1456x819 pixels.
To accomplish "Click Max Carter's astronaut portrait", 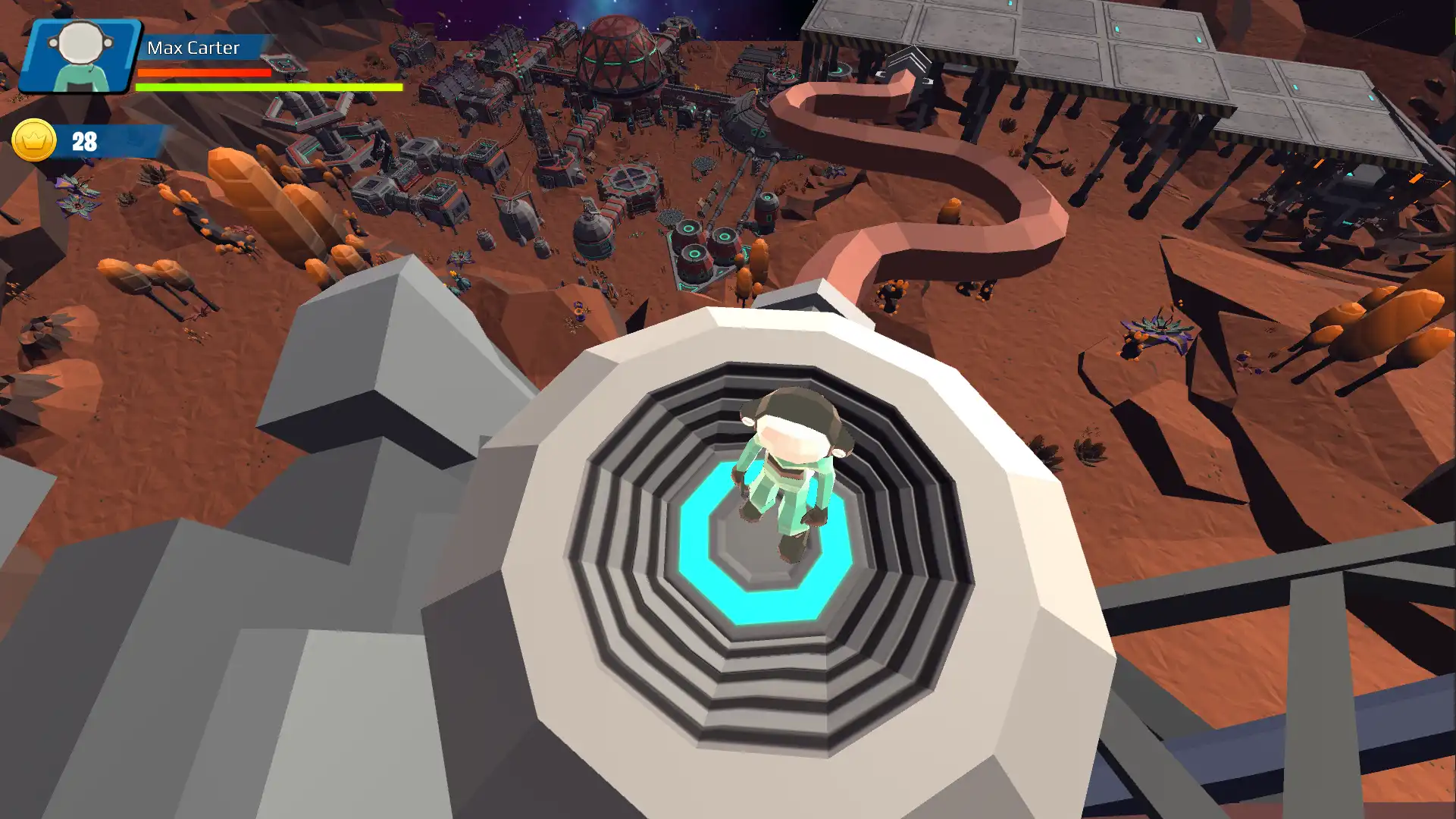I will pos(80,56).
